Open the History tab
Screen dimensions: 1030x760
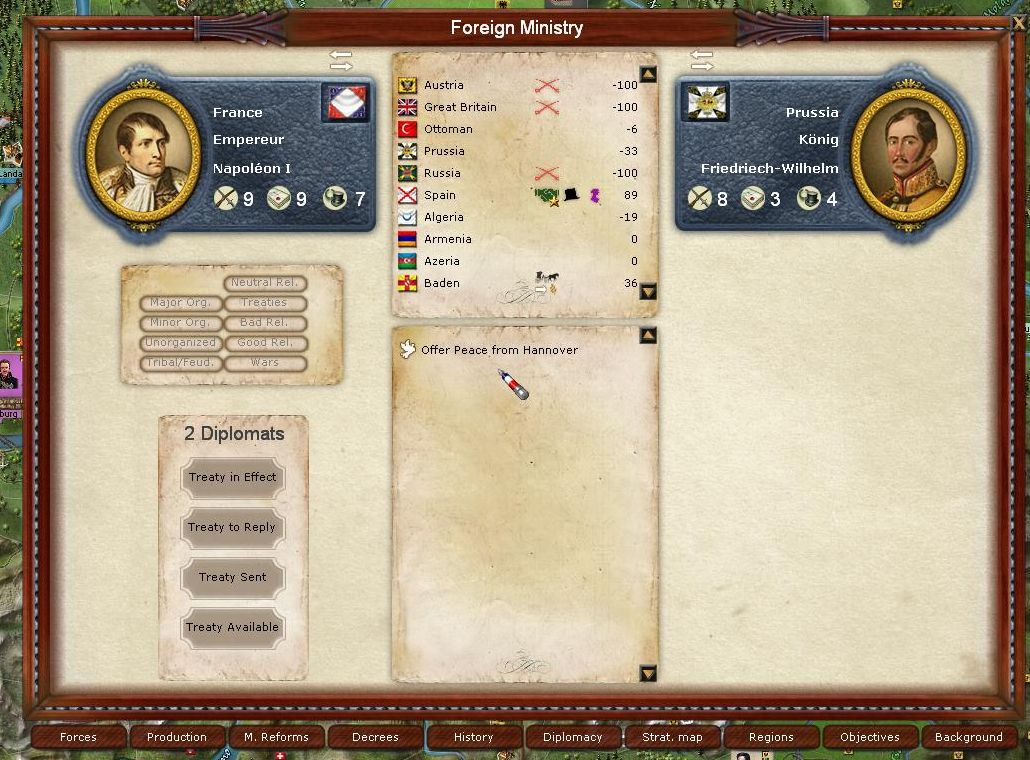pos(474,737)
